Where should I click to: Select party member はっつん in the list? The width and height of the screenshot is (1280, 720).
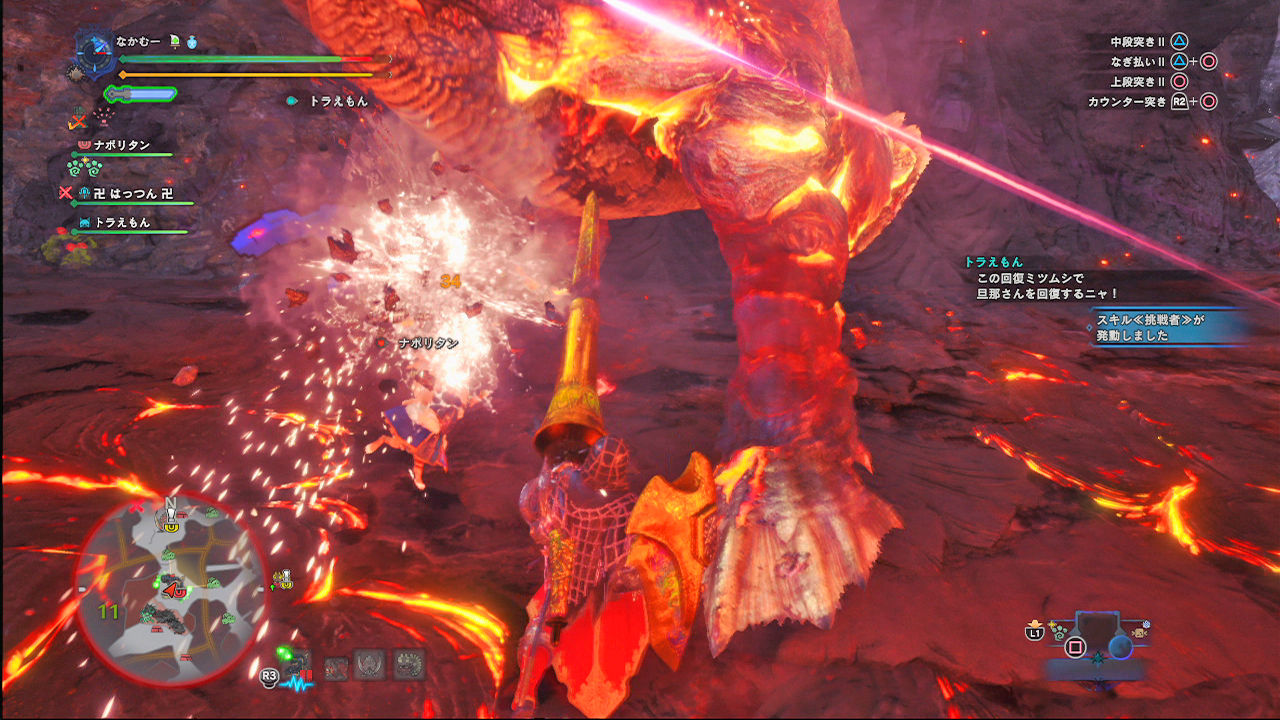click(x=130, y=193)
